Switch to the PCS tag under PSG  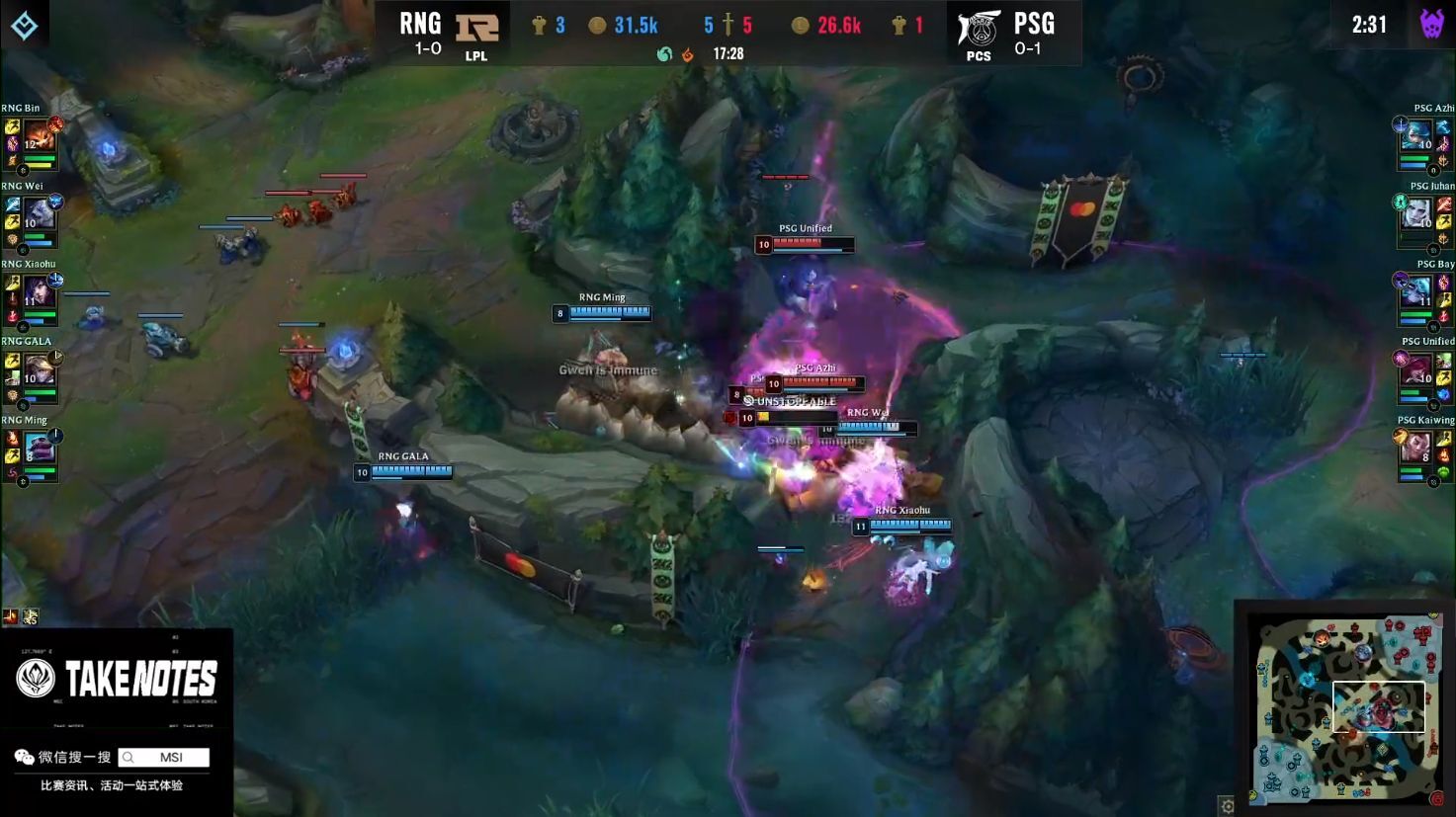click(979, 56)
